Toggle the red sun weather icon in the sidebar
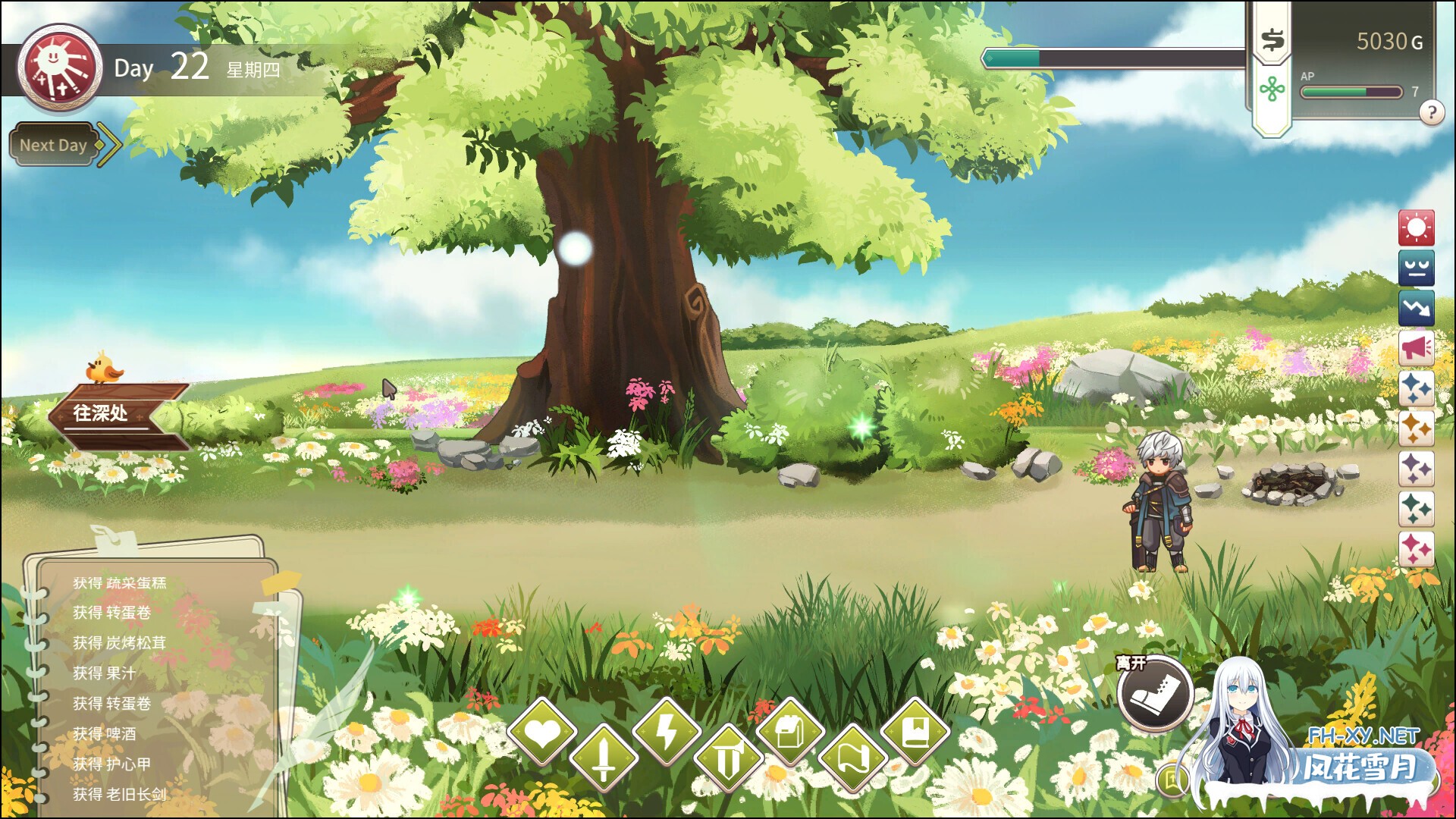The width and height of the screenshot is (1456, 819). pyautogui.click(x=1417, y=227)
